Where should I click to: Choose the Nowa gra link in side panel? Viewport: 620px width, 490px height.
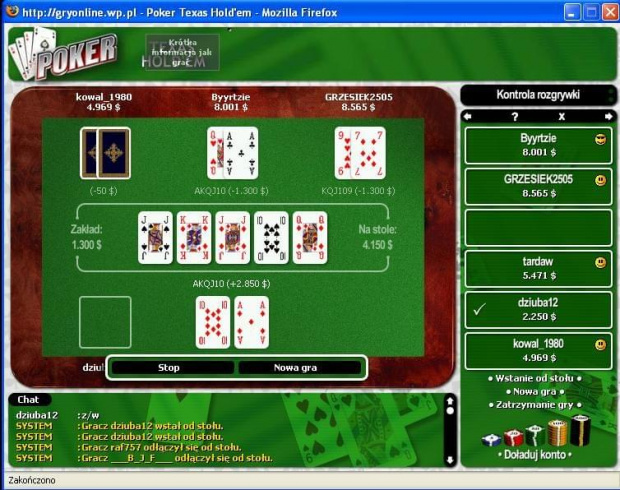pyautogui.click(x=538, y=392)
